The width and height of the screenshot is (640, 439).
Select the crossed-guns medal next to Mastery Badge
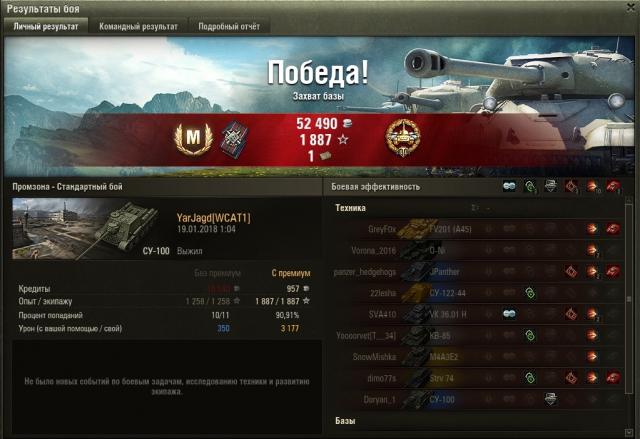pos(236,137)
